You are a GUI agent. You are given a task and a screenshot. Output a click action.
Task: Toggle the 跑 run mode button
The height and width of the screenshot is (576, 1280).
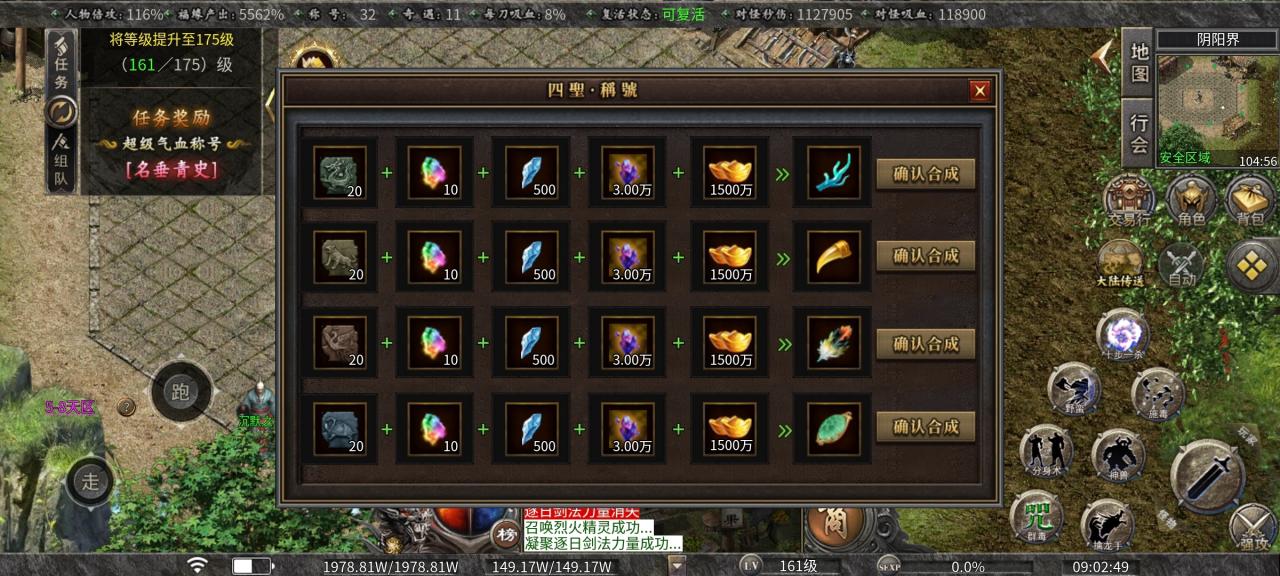coord(181,391)
